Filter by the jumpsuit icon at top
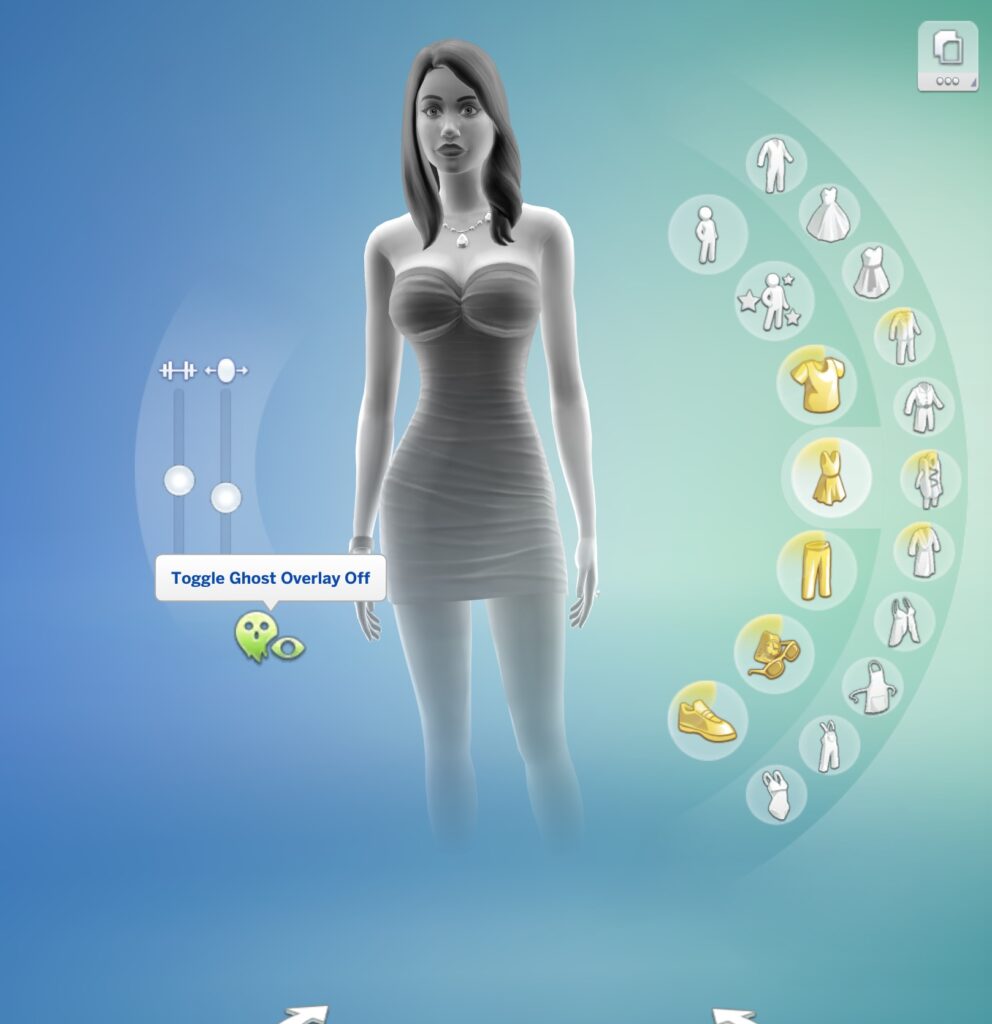 coord(776,164)
